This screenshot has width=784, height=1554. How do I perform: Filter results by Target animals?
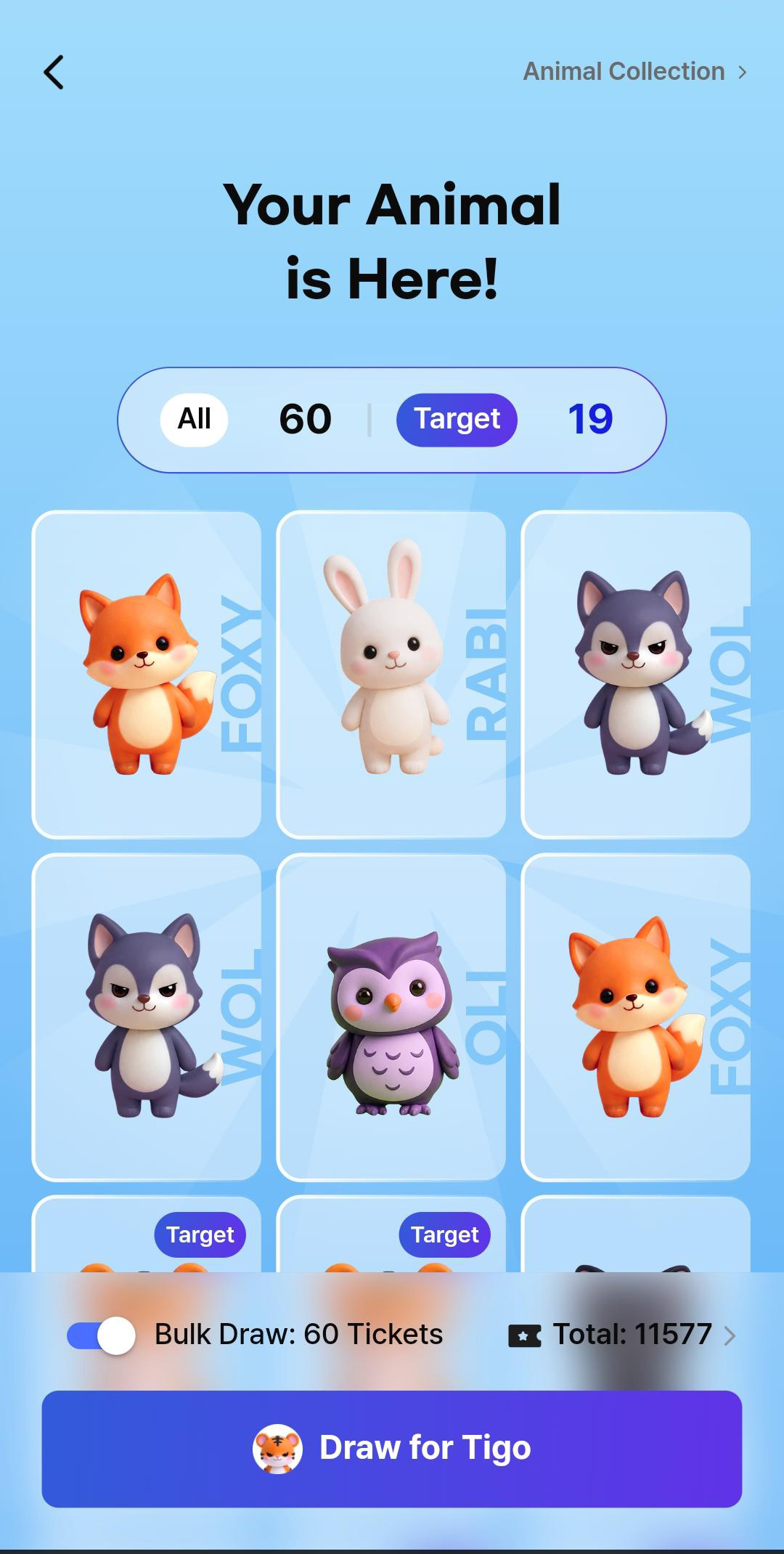(x=457, y=419)
